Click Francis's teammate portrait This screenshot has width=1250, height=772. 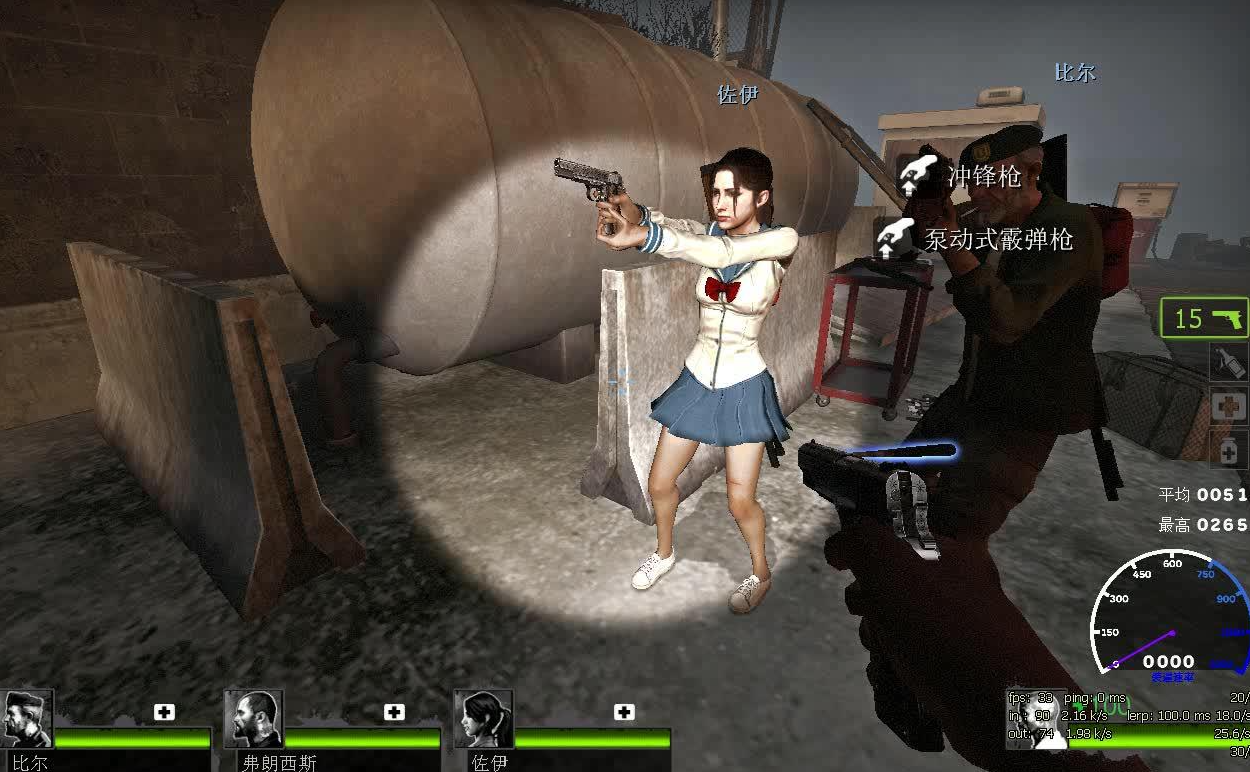point(254,718)
